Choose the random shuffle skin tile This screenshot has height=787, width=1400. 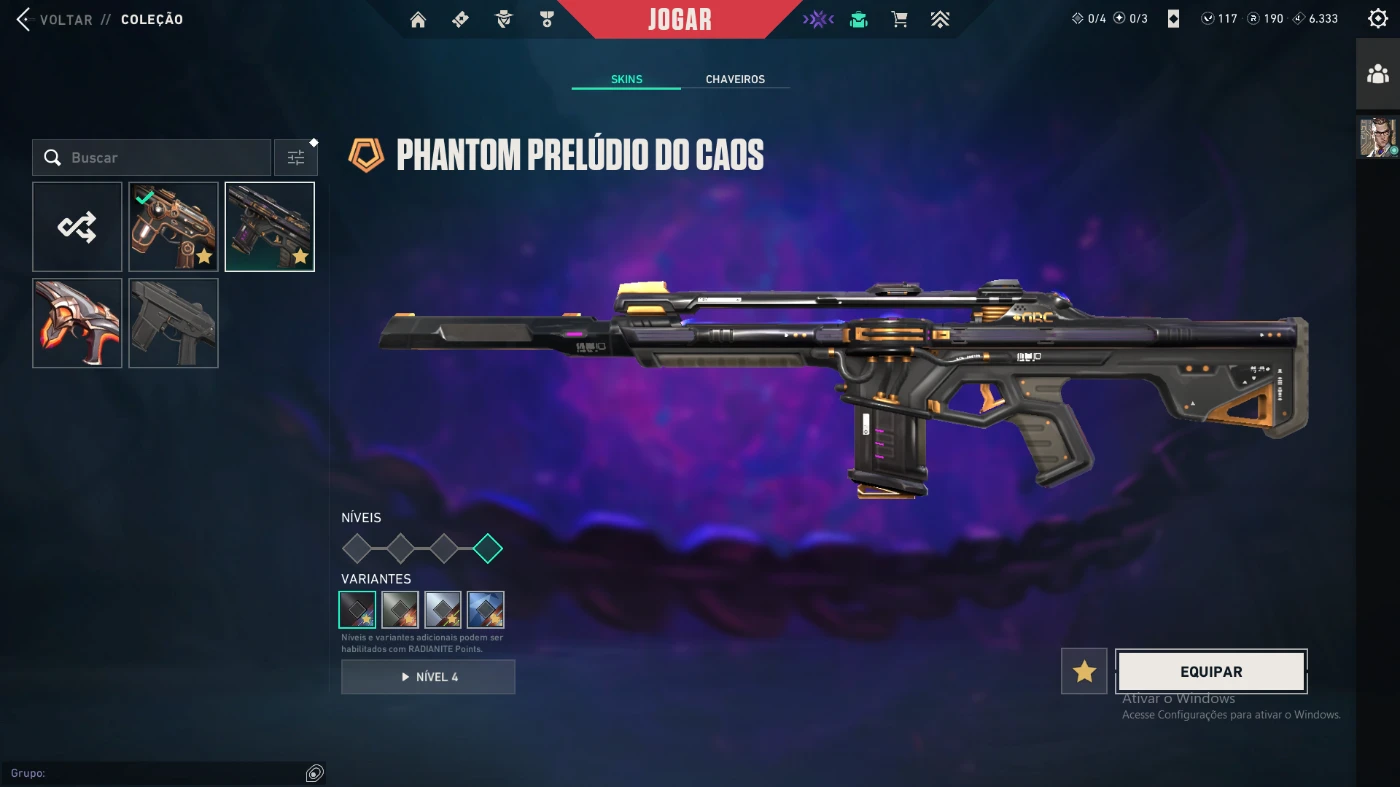77,227
